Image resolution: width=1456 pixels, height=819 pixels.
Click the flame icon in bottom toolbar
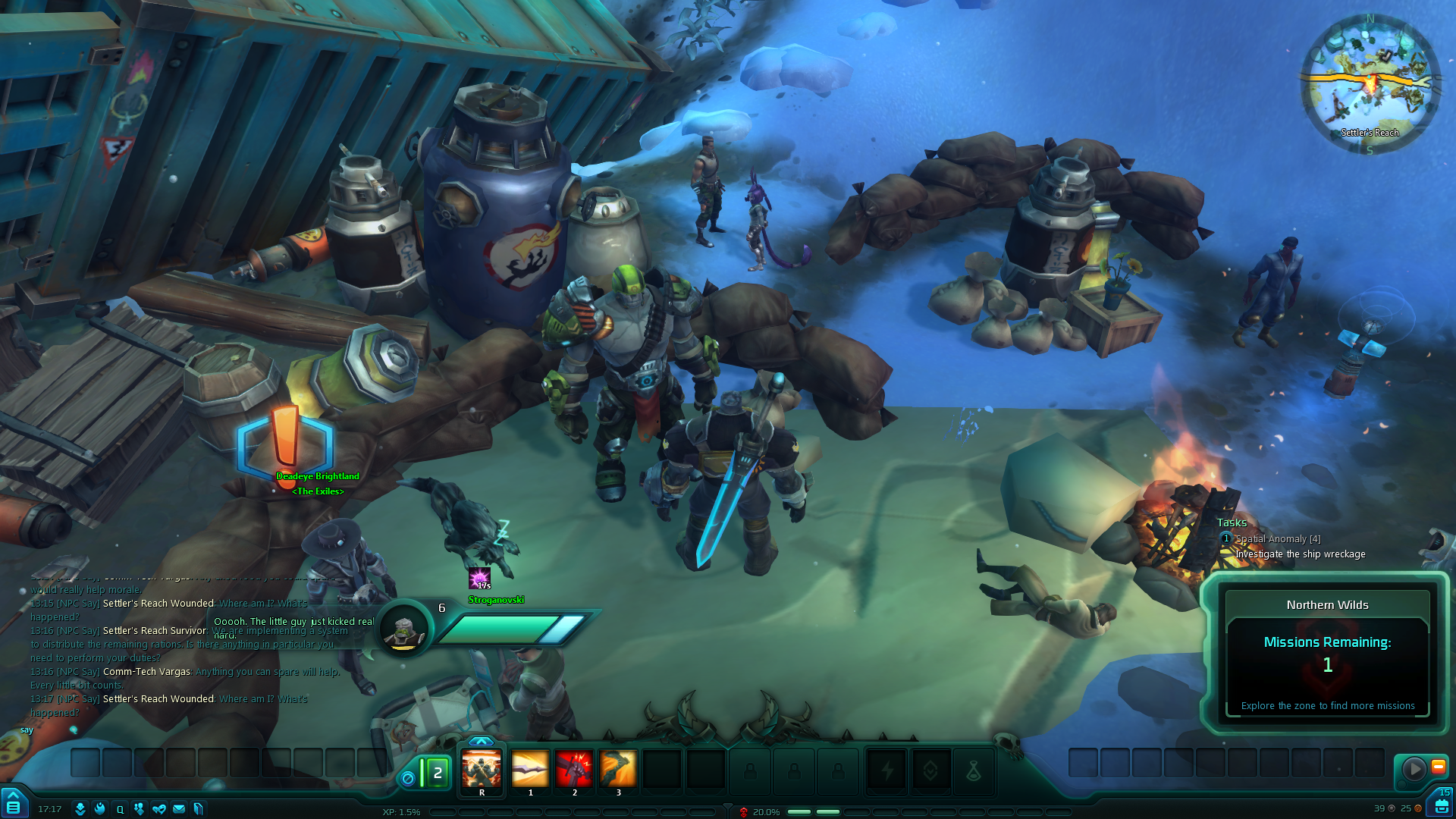click(x=100, y=809)
